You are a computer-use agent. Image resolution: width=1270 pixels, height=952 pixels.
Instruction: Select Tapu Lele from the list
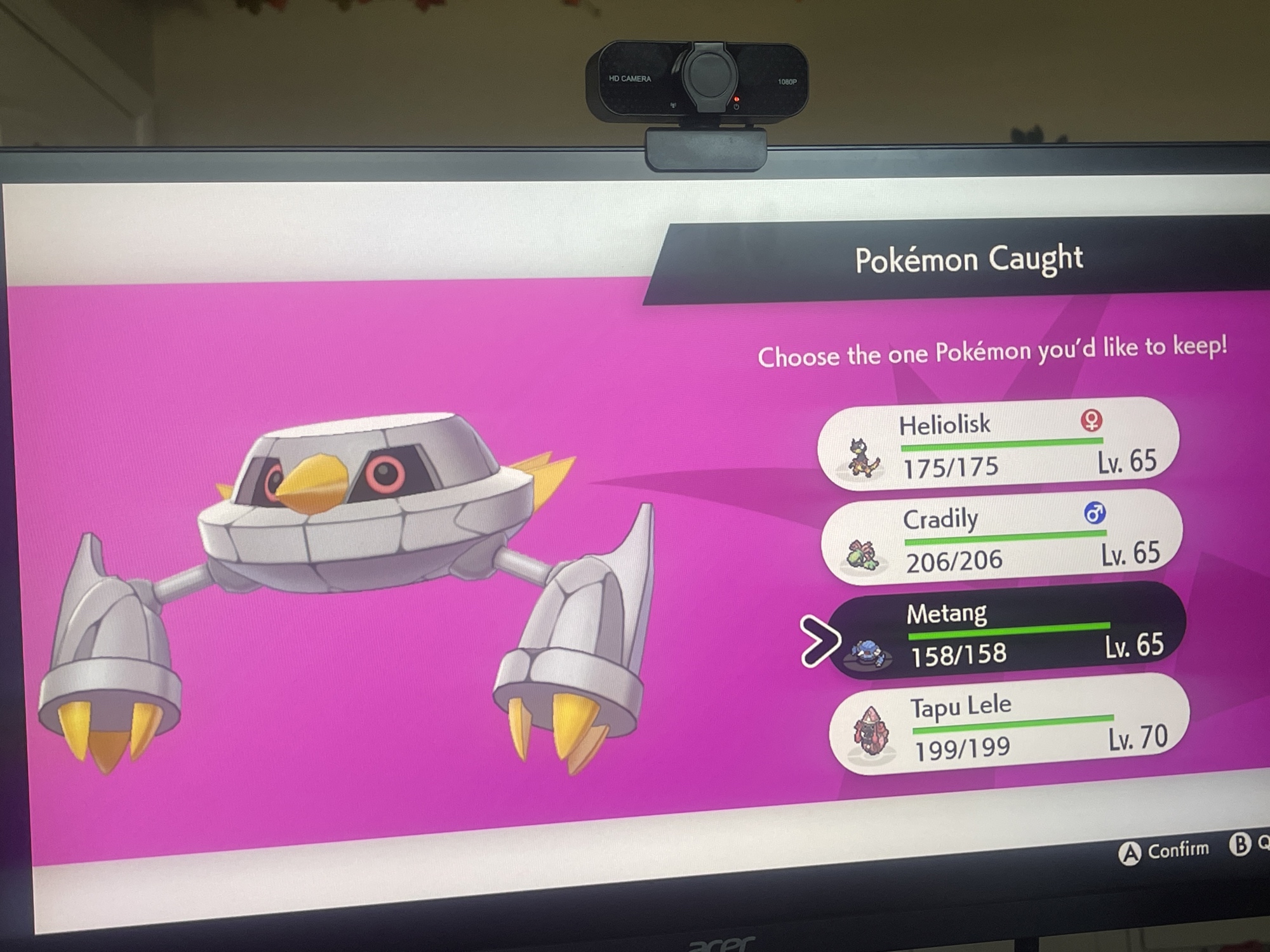pos(1010,725)
